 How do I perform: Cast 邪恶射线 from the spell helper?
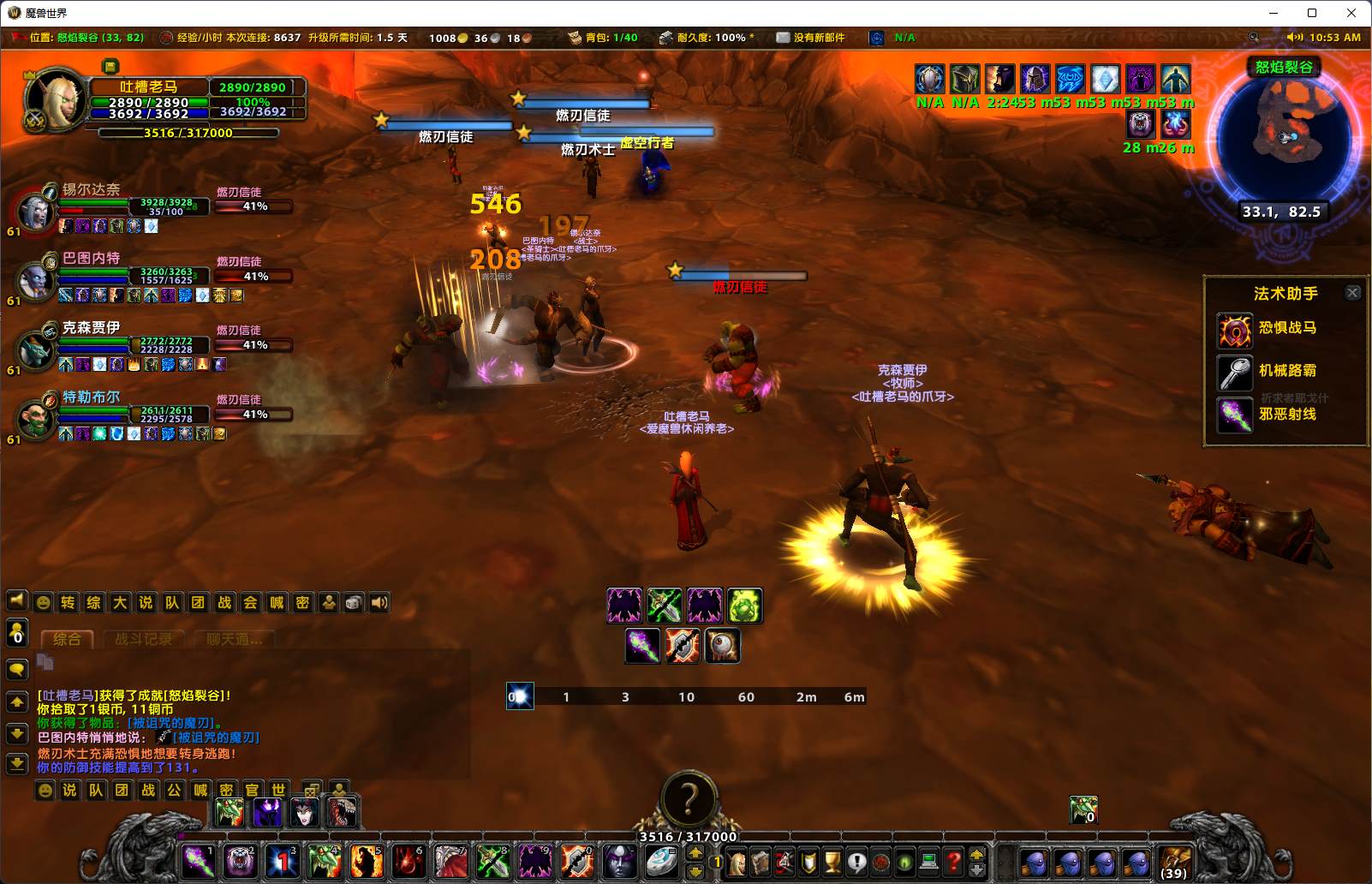click(x=1236, y=415)
